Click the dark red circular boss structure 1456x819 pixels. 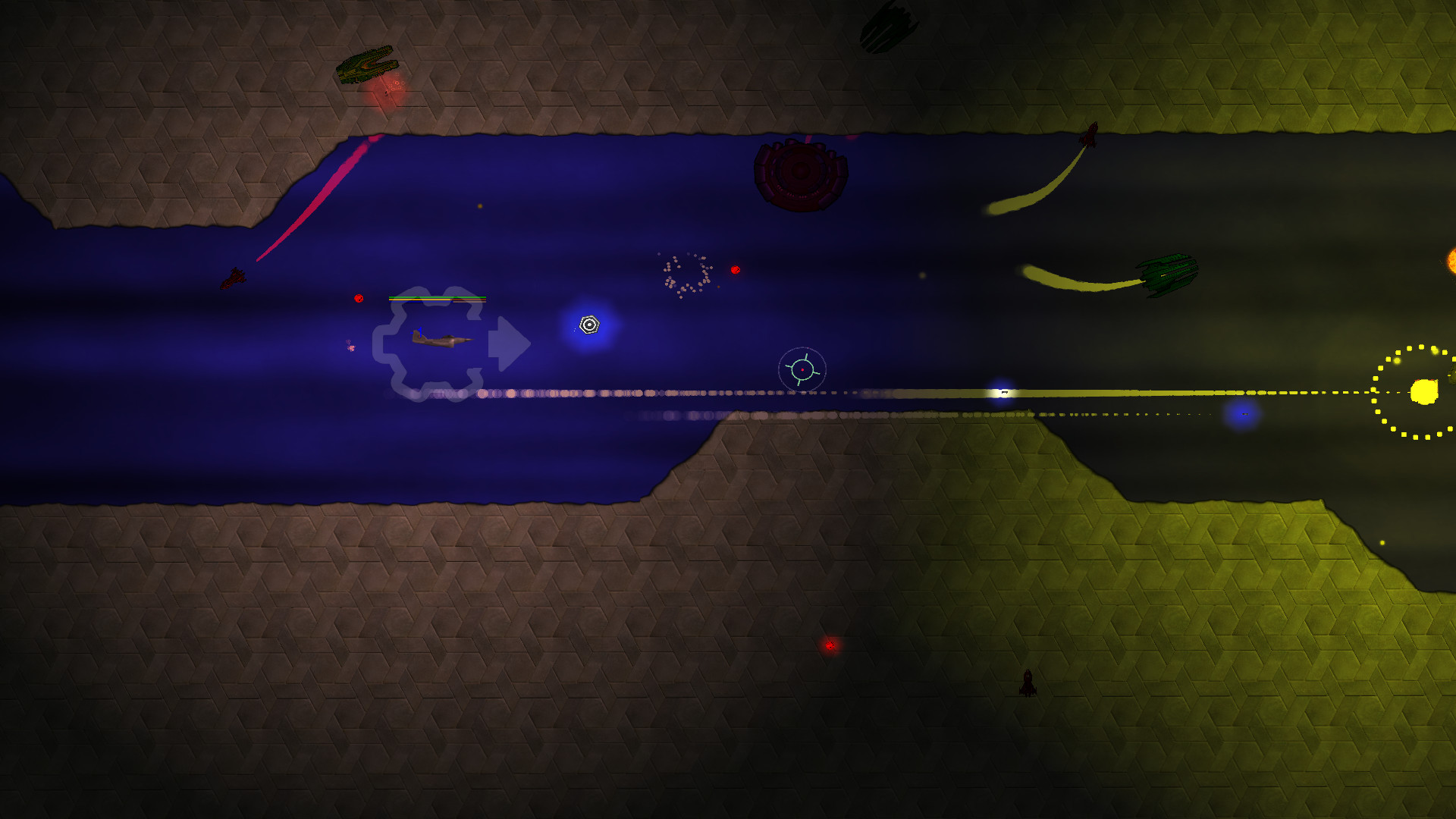coord(800,174)
